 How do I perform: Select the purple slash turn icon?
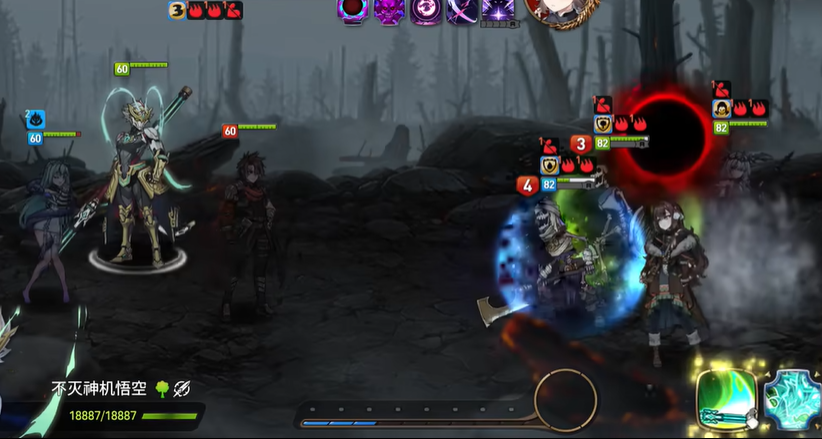[462, 10]
